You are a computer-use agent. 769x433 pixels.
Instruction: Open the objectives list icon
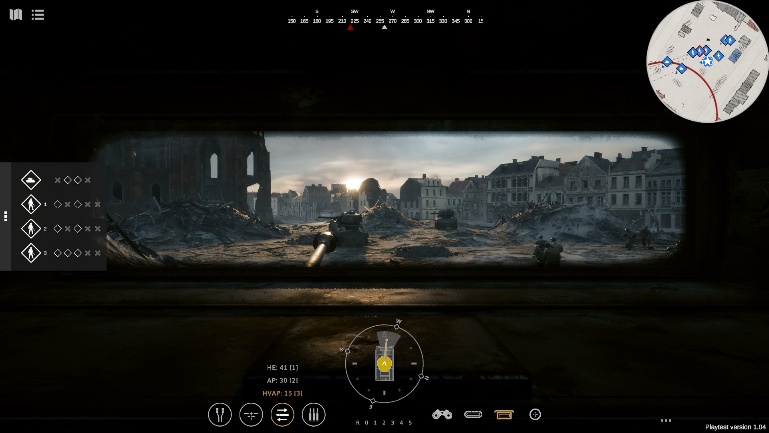[x=37, y=15]
